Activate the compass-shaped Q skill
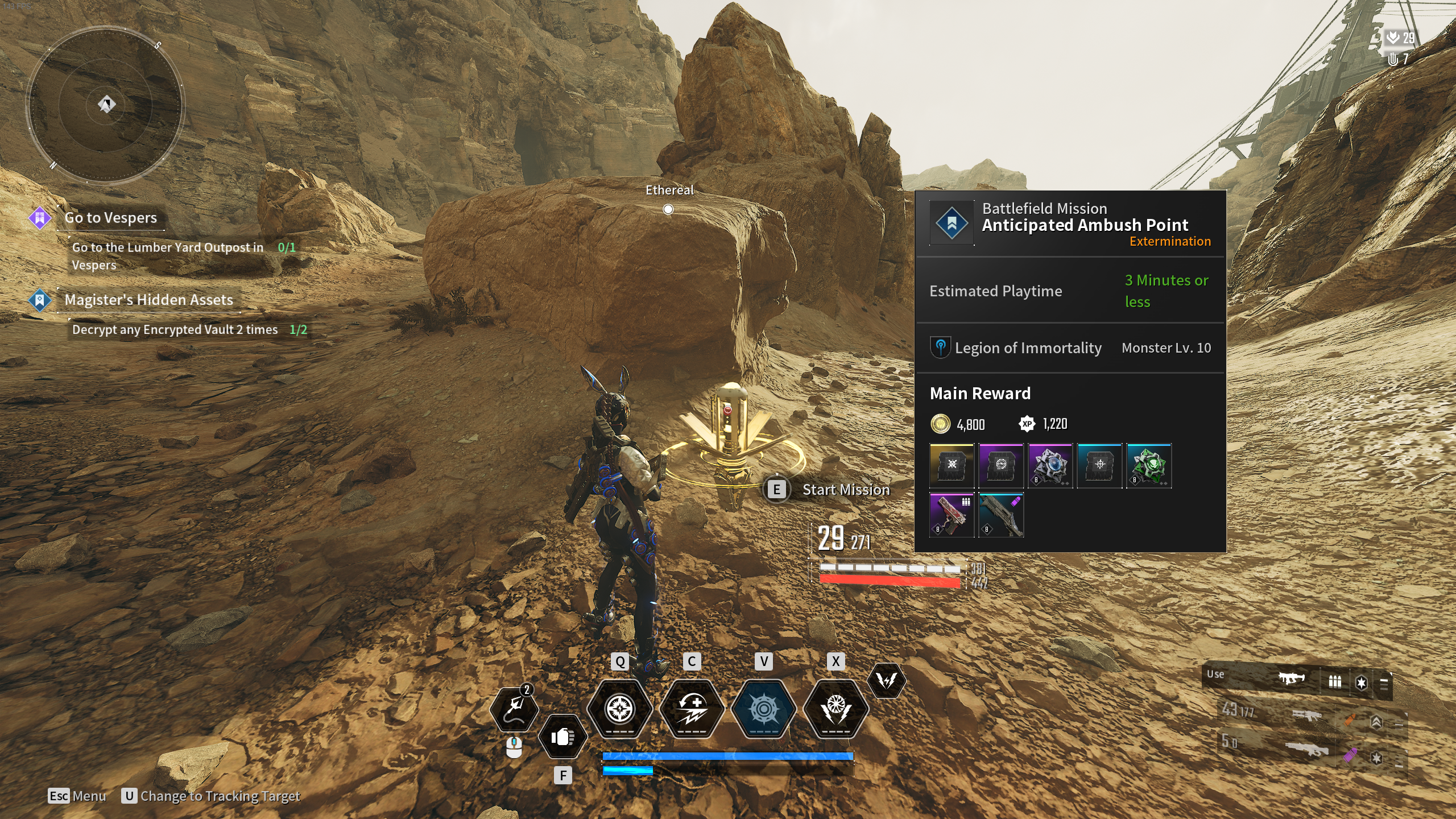The image size is (1456, 819). 620,709
